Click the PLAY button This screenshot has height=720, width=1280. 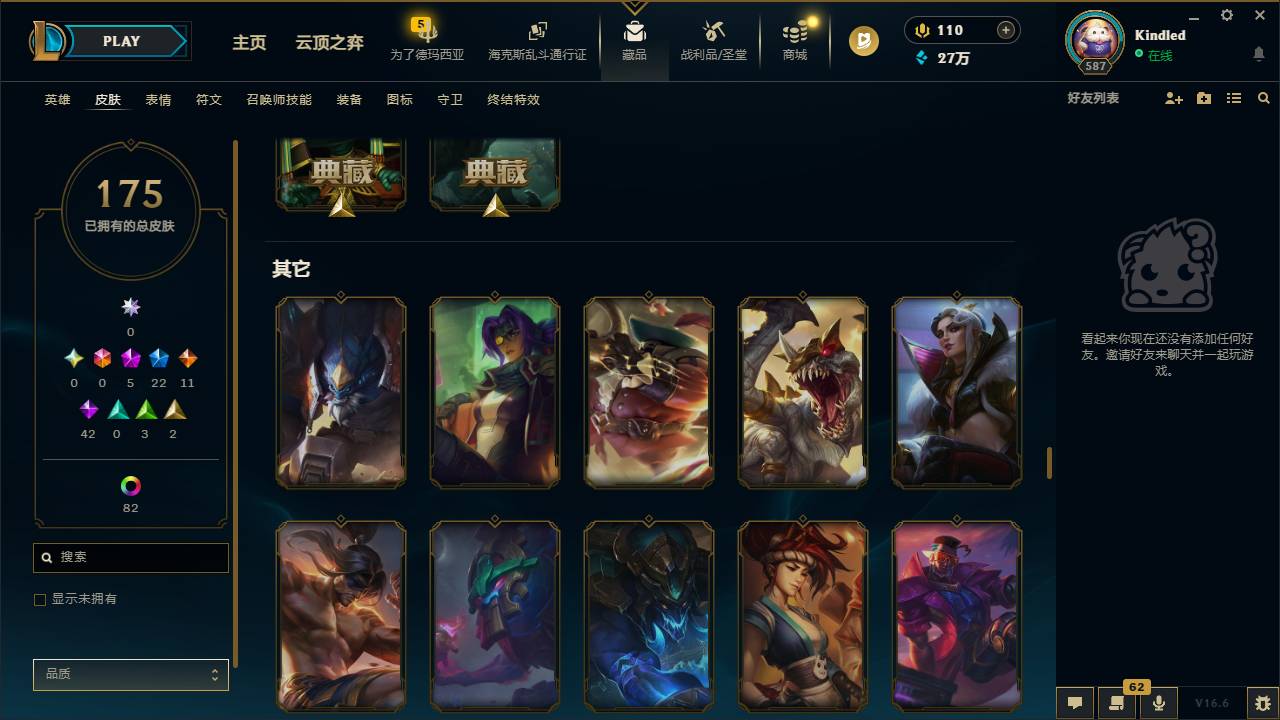pyautogui.click(x=121, y=41)
